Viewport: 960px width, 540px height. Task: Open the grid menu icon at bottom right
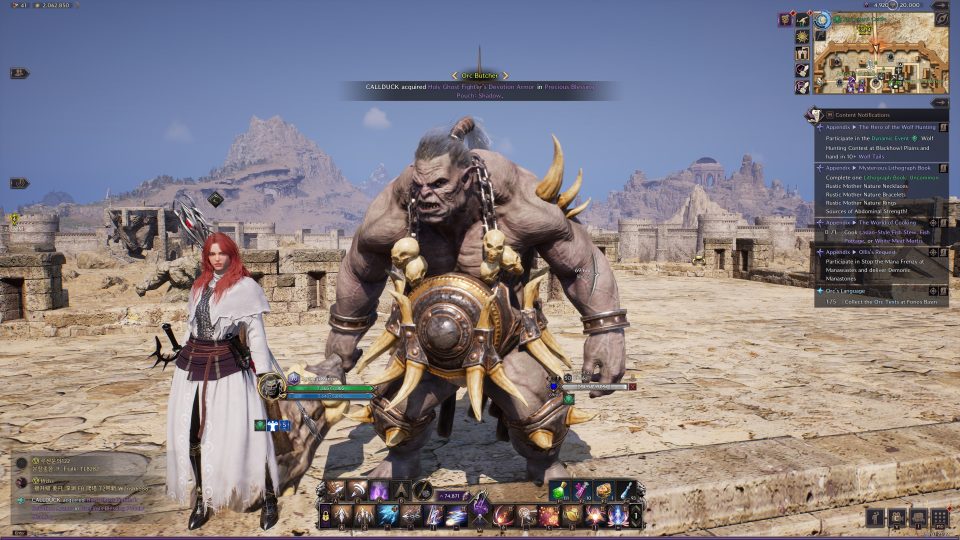pos(939,517)
